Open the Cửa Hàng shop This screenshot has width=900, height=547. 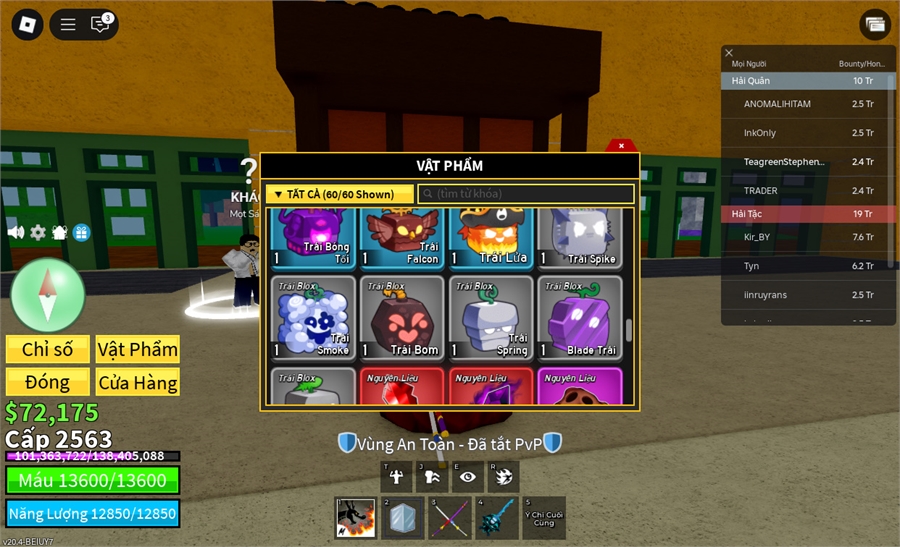(138, 382)
